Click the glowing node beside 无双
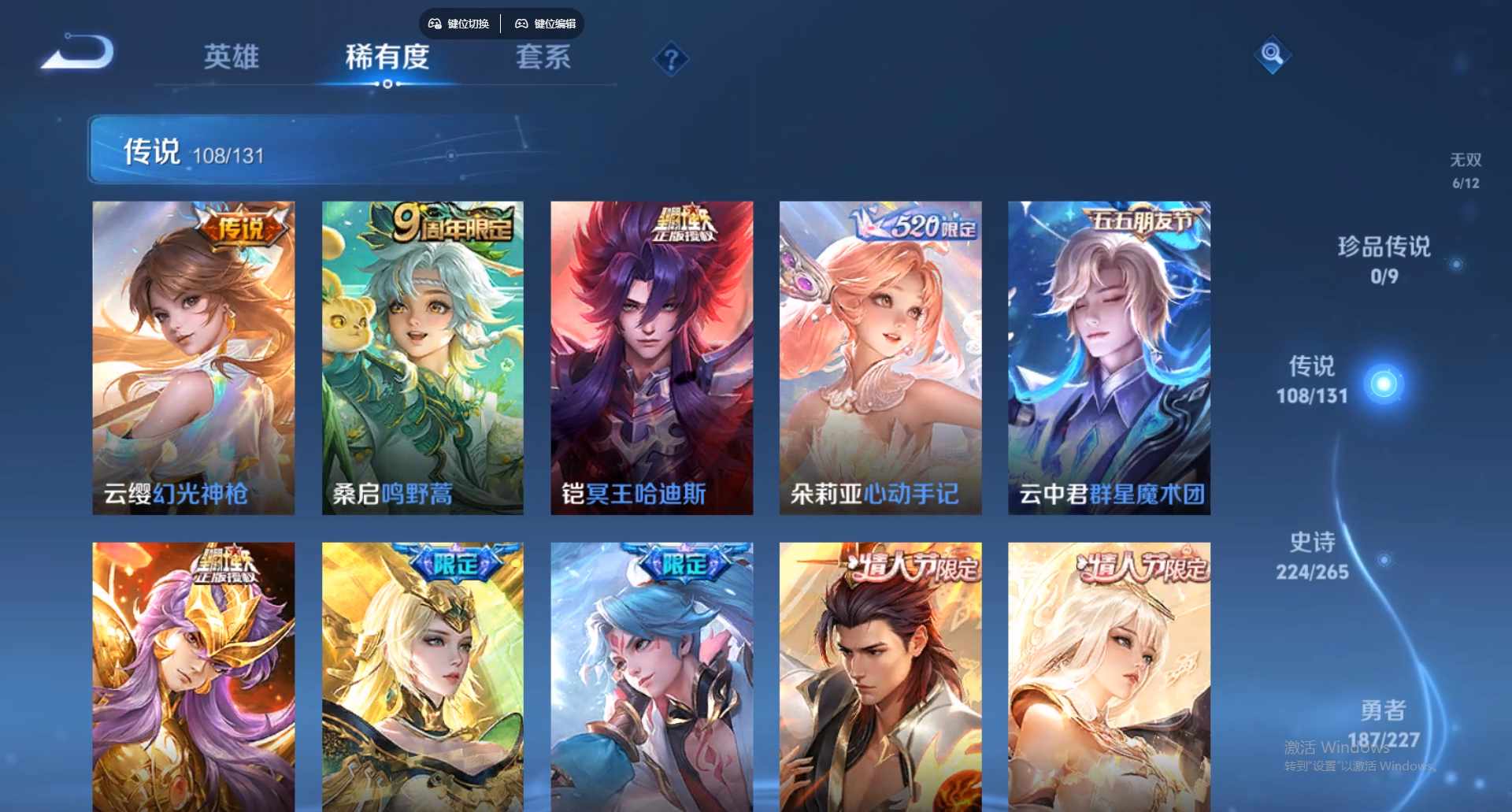Screen dimensions: 1512x812 tap(1468, 207)
